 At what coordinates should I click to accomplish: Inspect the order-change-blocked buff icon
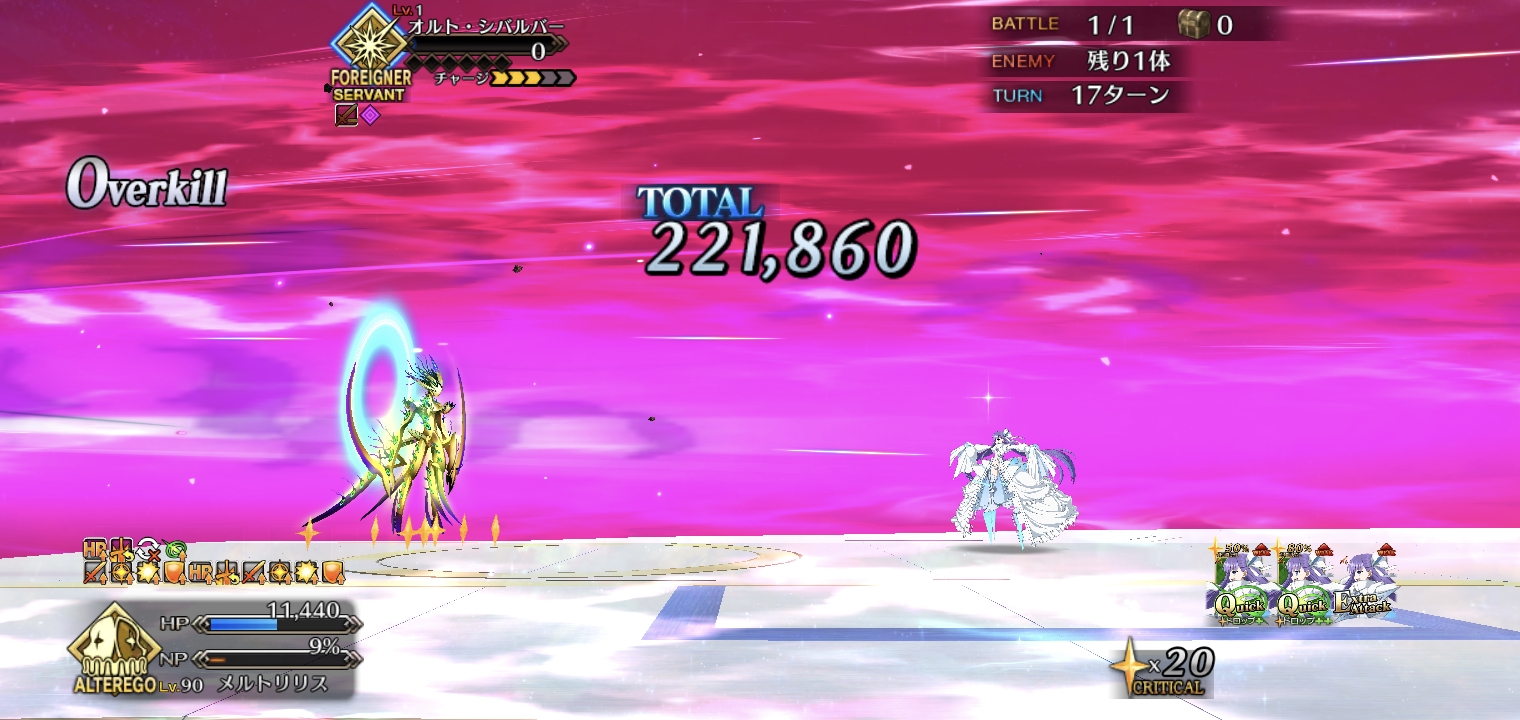coord(148,549)
